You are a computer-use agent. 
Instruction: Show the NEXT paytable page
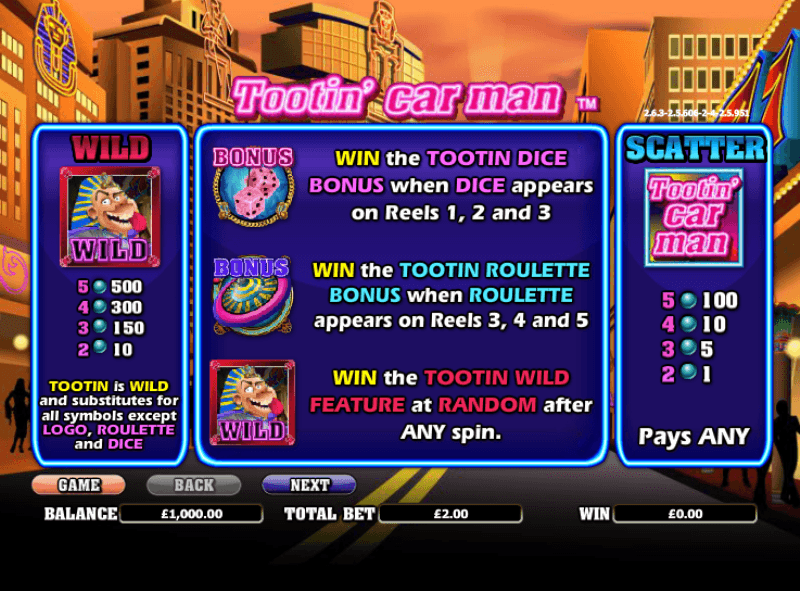tap(309, 485)
